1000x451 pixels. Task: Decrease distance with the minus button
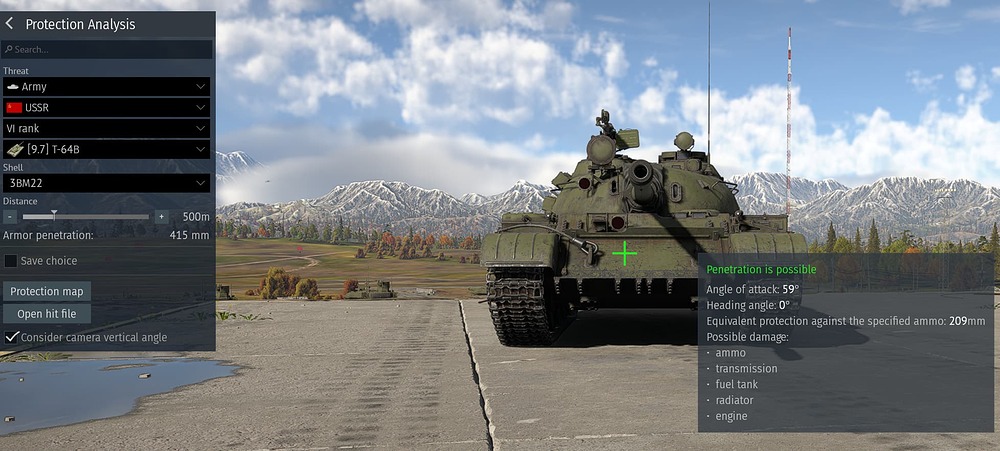click(x=10, y=216)
